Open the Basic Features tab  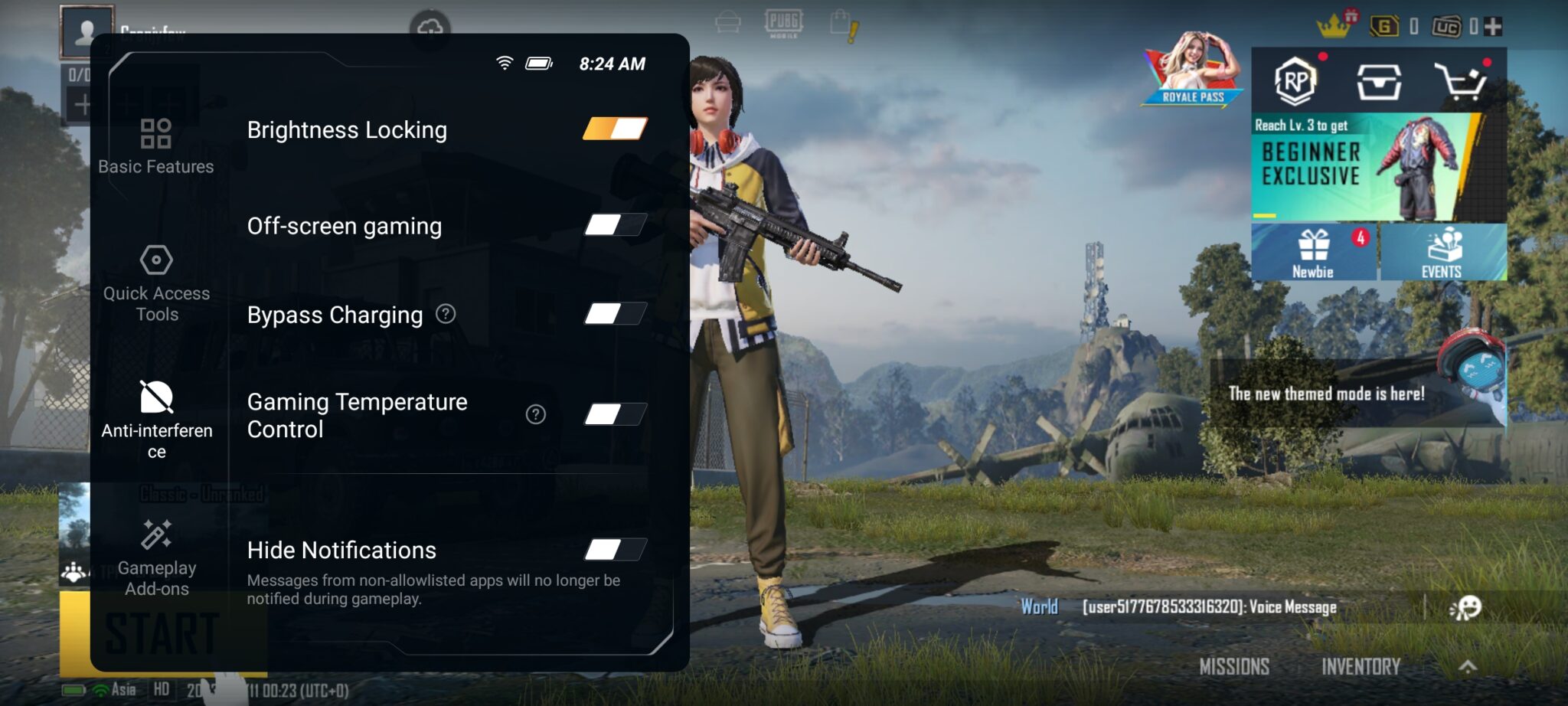coord(156,146)
